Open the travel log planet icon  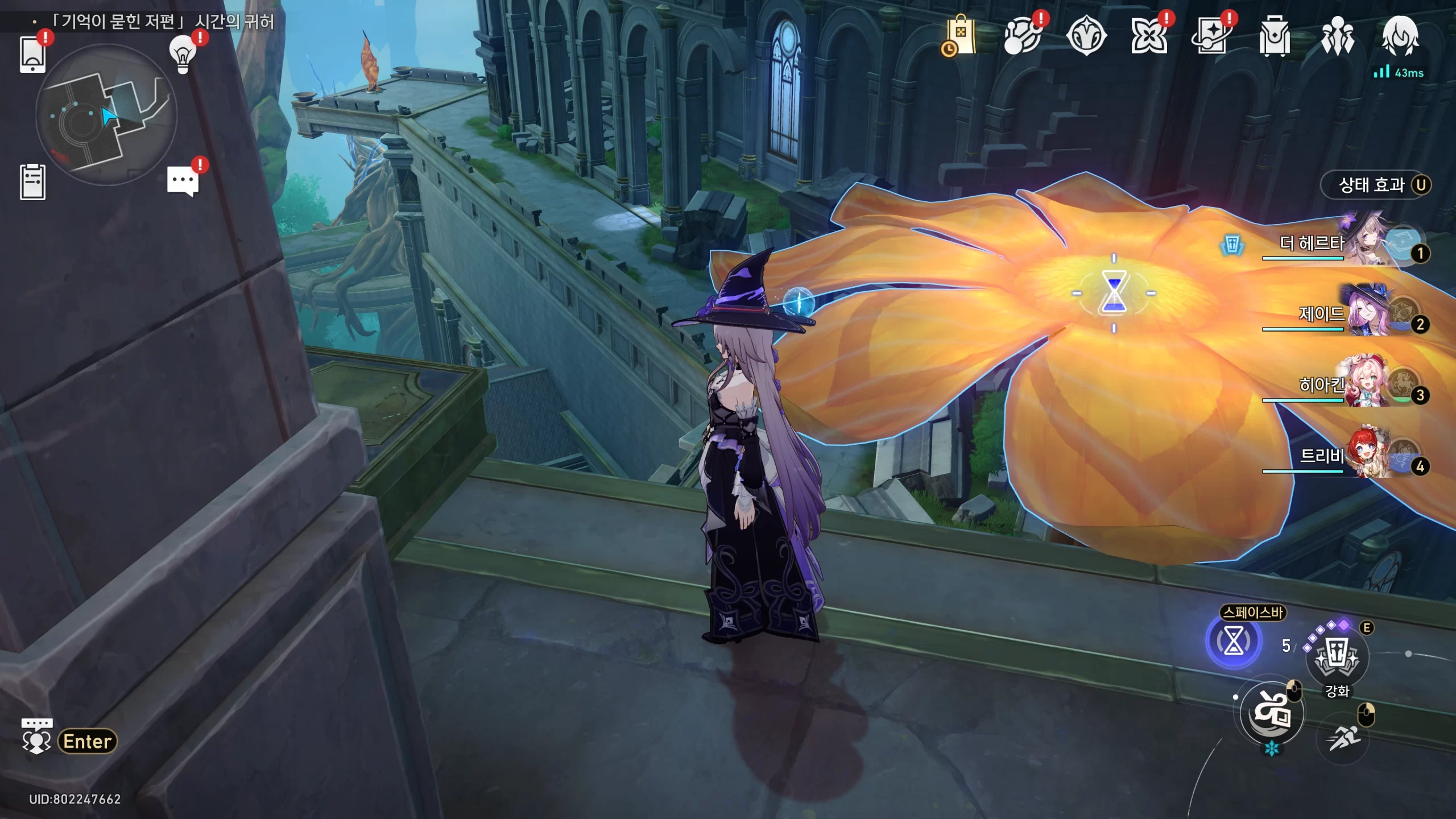pyautogui.click(x=1023, y=36)
